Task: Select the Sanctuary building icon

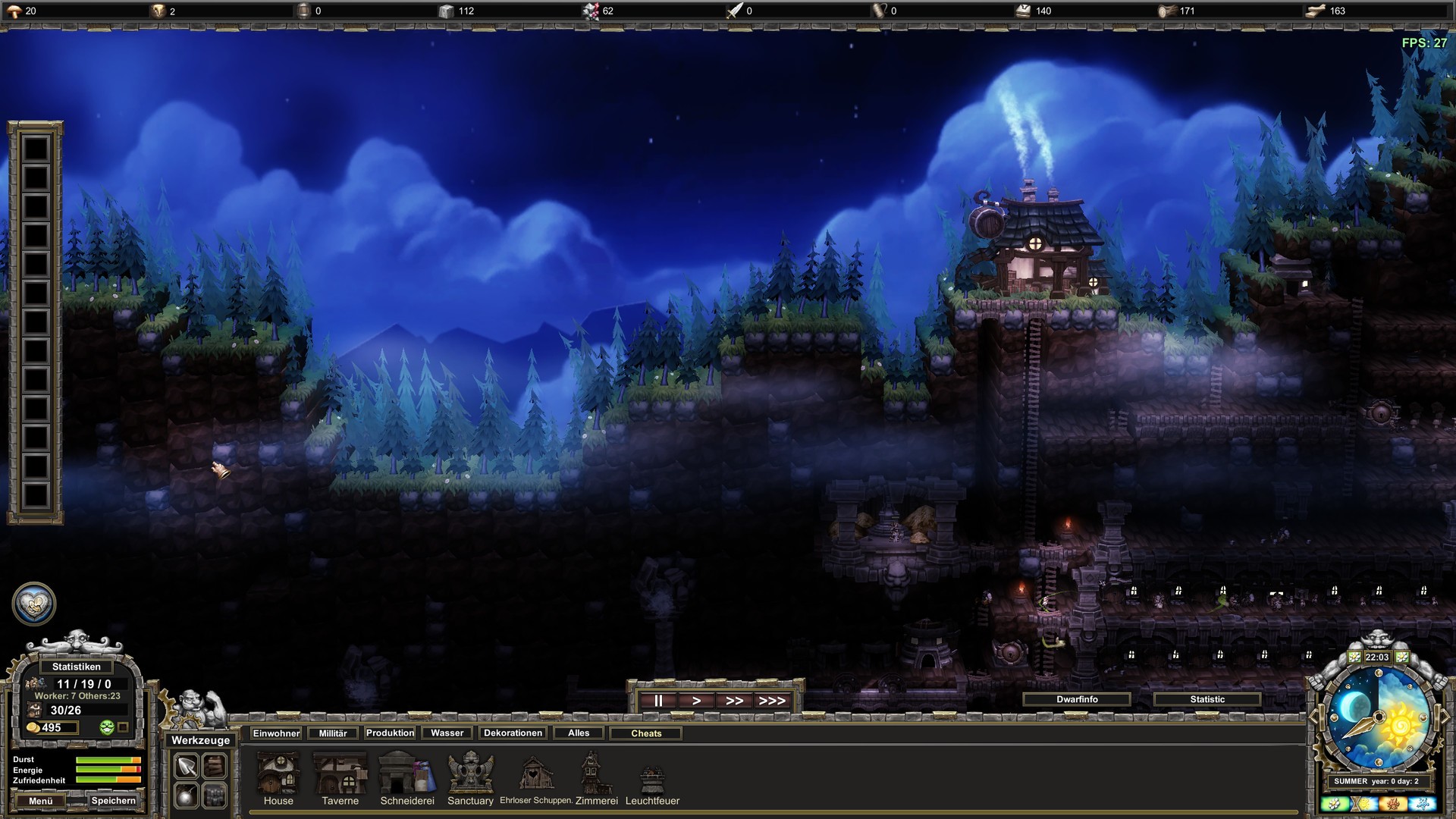Action: [470, 773]
